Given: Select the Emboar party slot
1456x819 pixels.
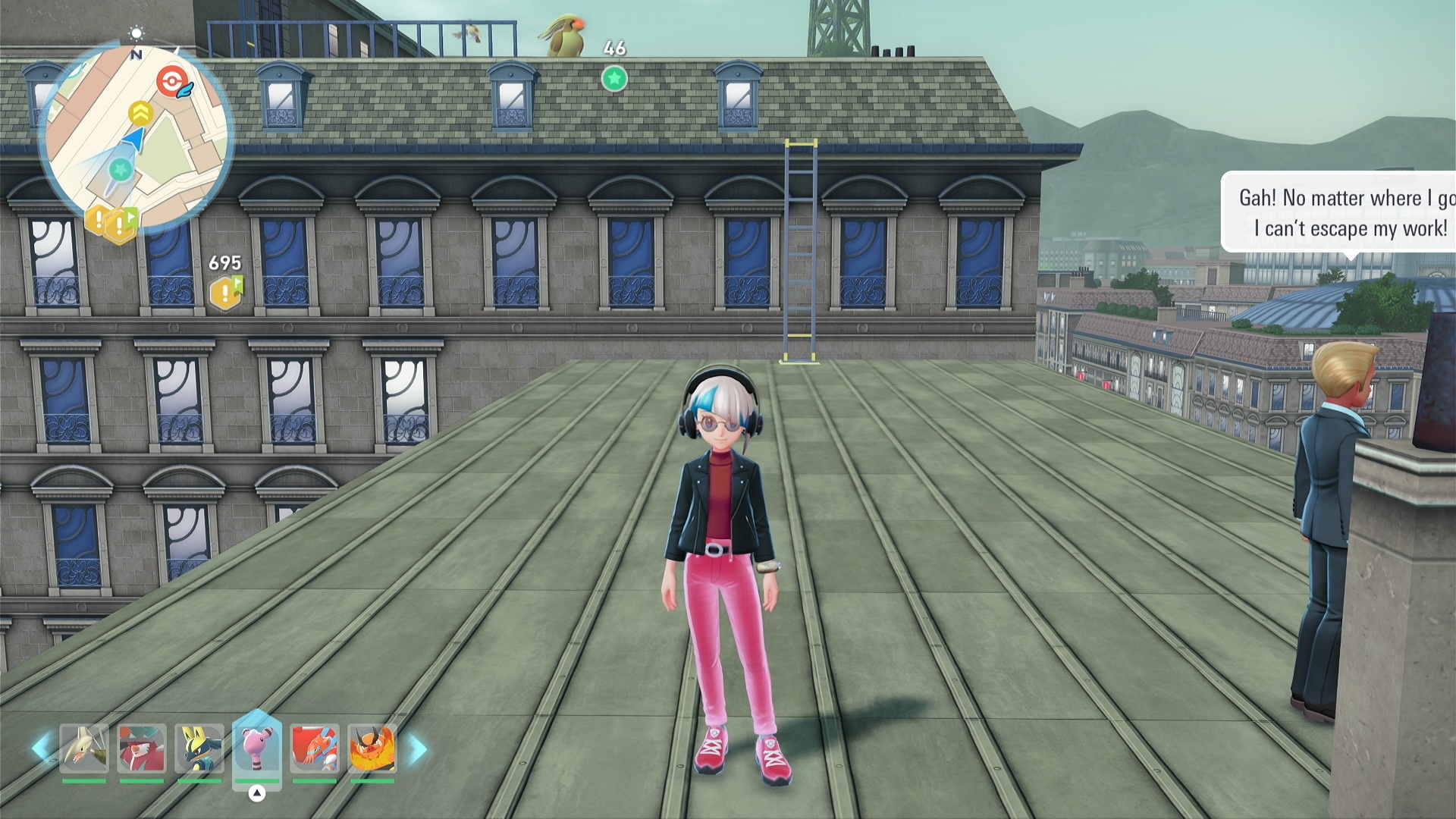Looking at the screenshot, I should [372, 748].
